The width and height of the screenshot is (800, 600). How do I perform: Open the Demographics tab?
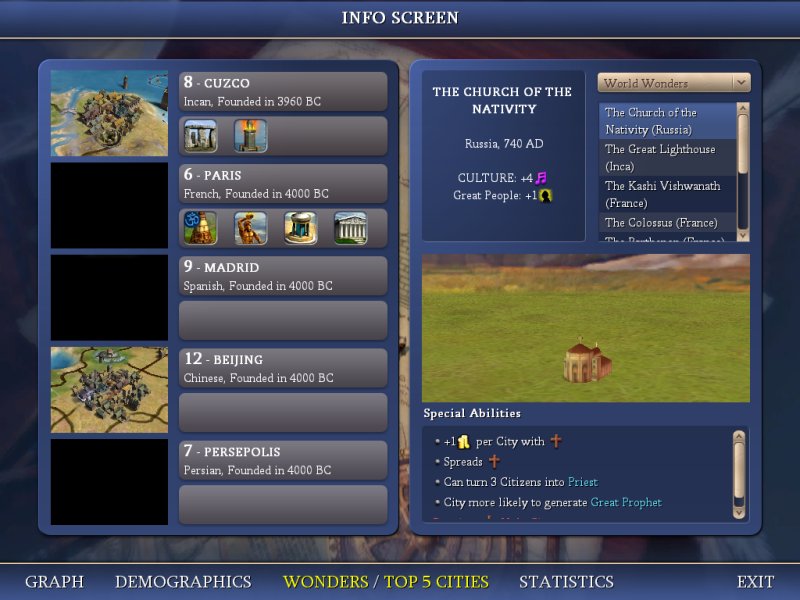(183, 581)
